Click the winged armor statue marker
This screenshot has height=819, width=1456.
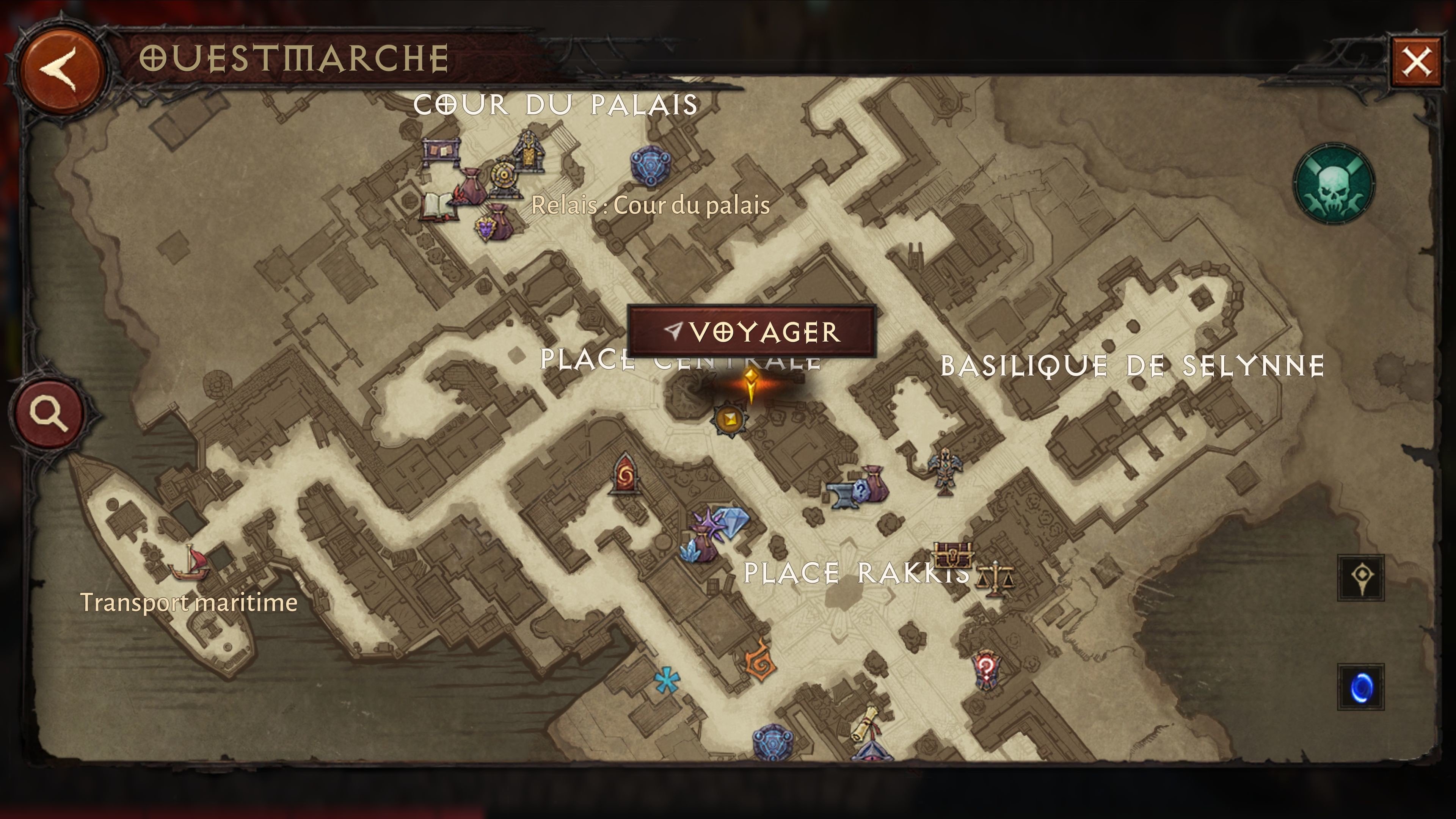point(944,470)
